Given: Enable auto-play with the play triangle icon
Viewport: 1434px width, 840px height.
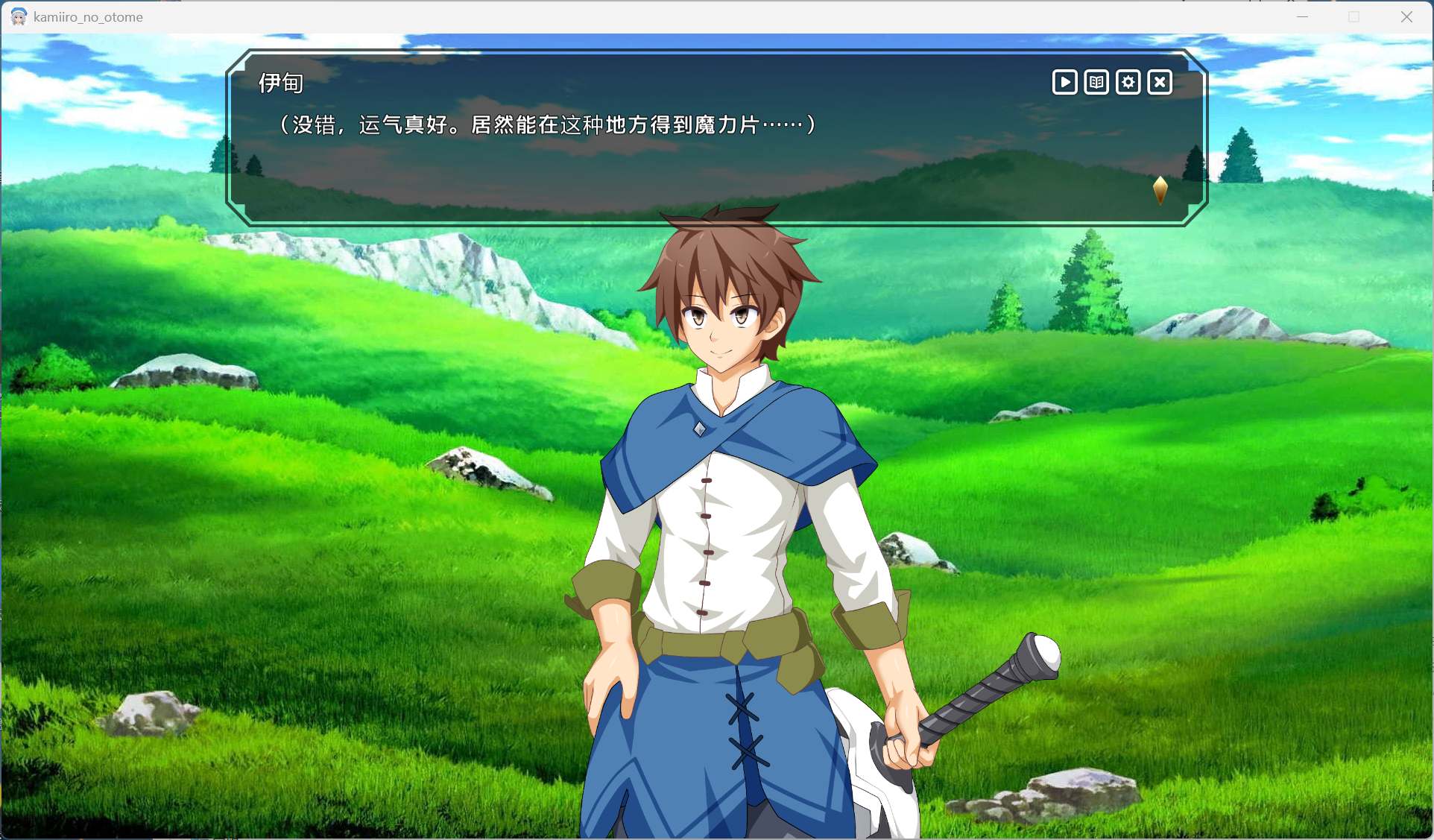Looking at the screenshot, I should click(x=1064, y=82).
